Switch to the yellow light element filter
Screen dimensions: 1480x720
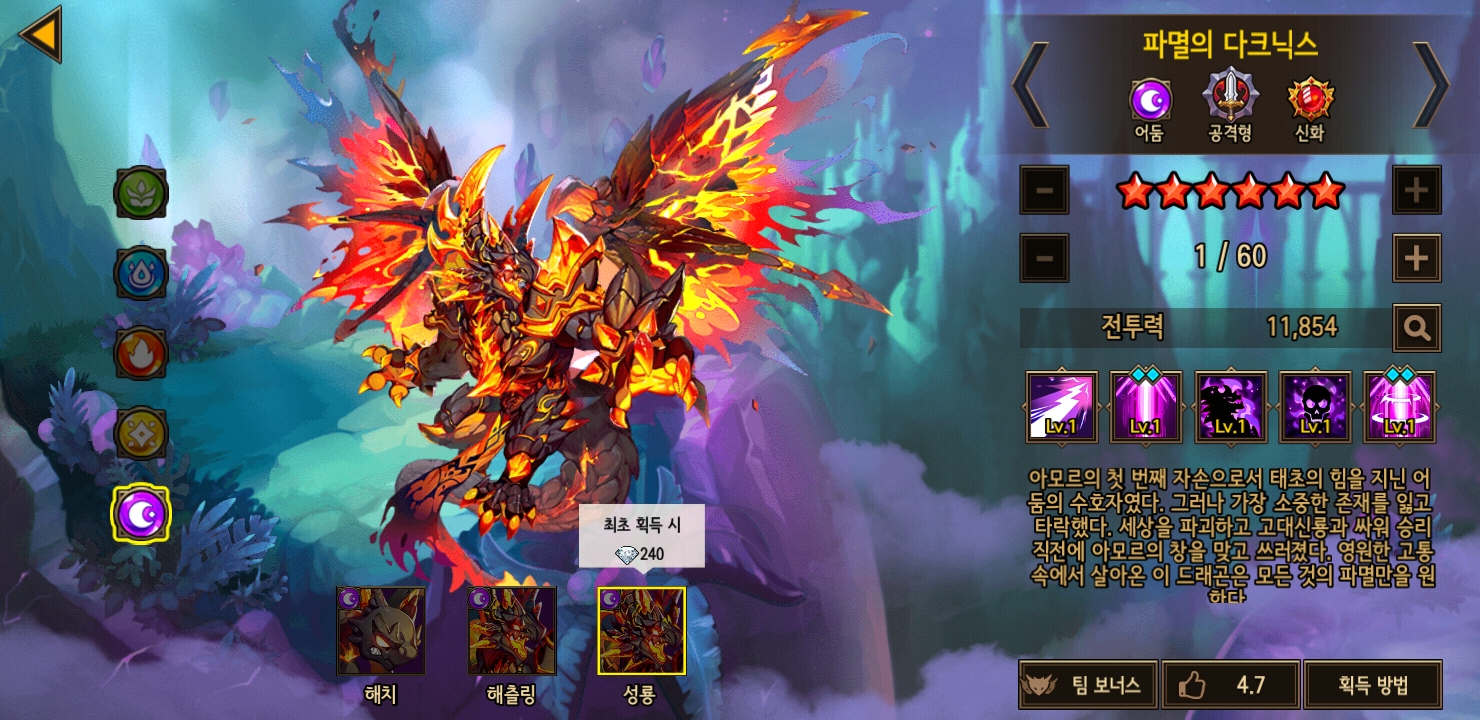click(141, 433)
